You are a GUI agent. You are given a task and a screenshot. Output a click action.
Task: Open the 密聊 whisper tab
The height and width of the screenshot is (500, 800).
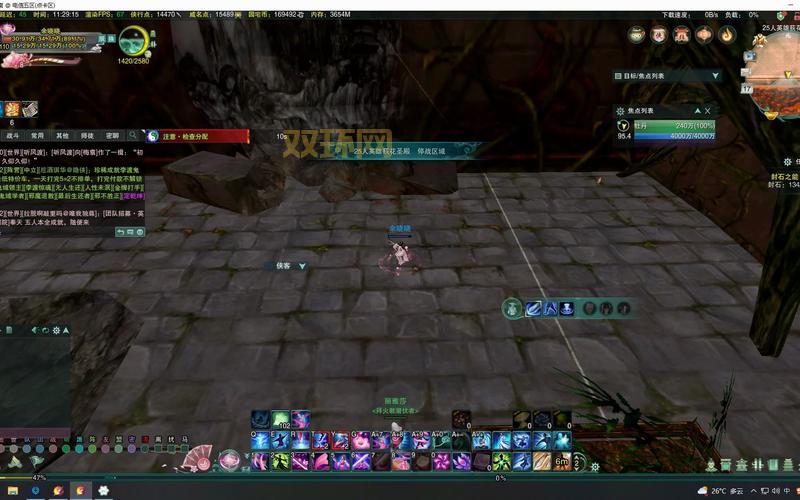(x=112, y=135)
